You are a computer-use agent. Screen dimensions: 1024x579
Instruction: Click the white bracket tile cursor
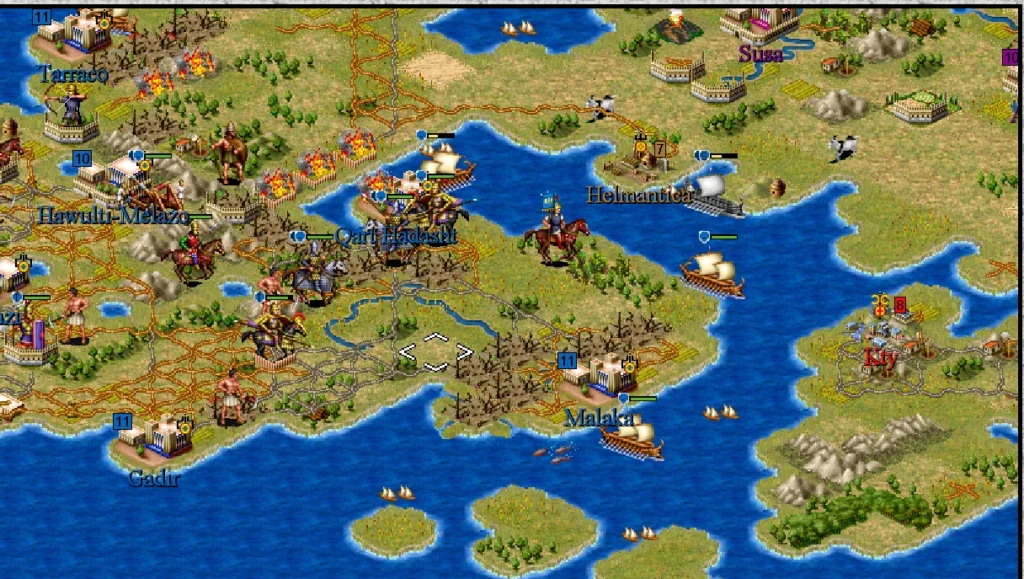point(435,352)
